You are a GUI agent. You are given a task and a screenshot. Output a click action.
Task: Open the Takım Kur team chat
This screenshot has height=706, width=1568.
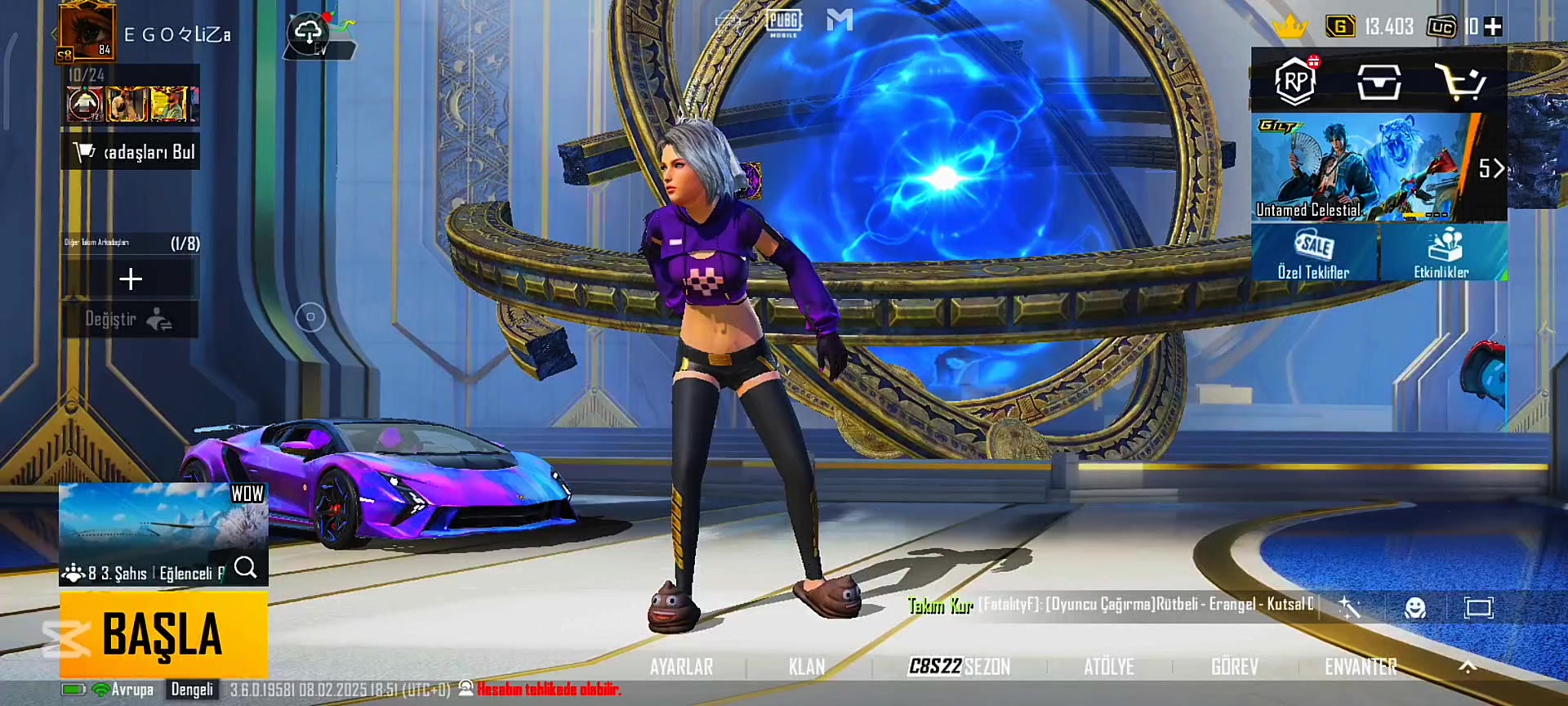[x=940, y=605]
